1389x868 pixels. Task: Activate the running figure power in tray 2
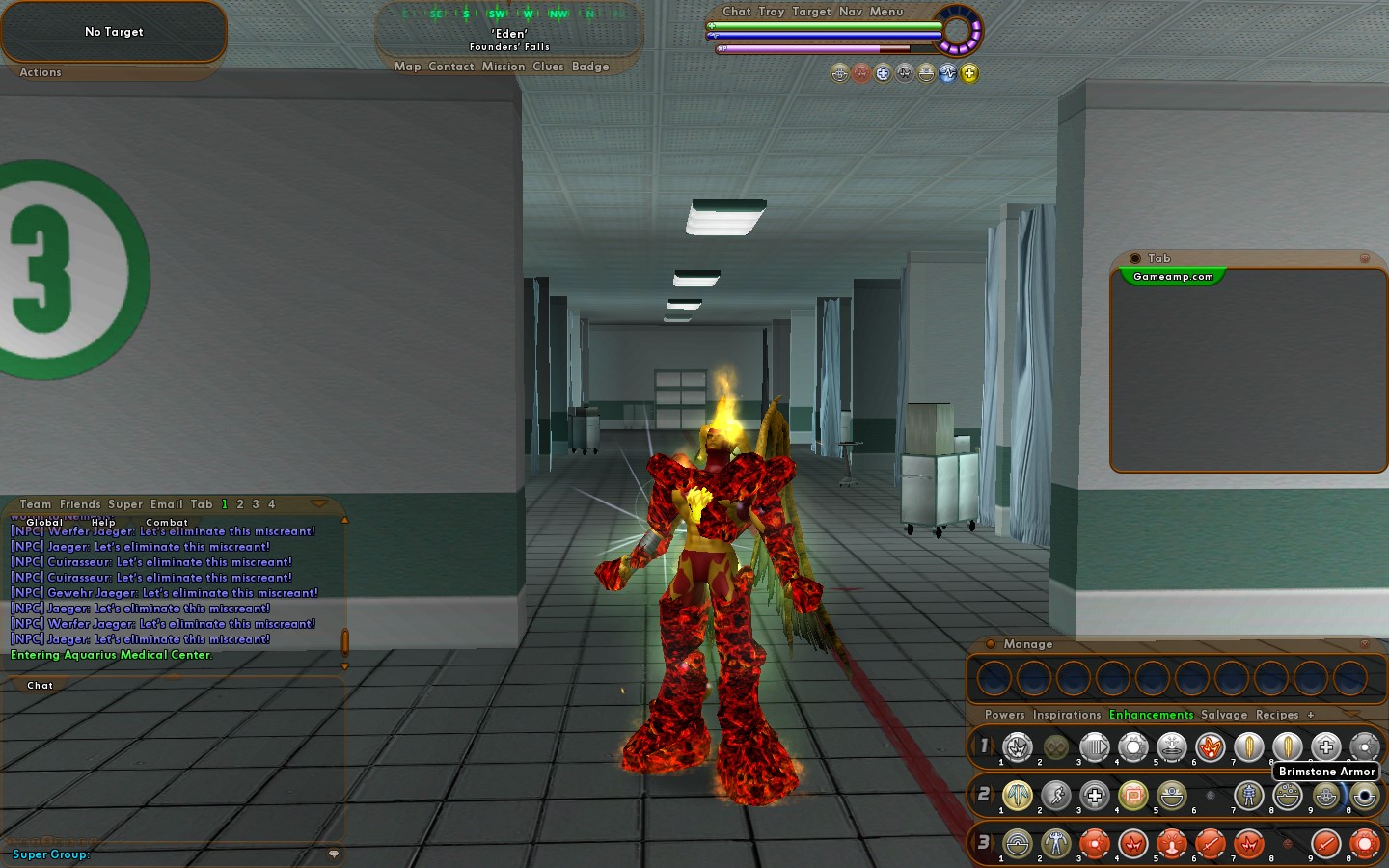pyautogui.click(x=1056, y=796)
